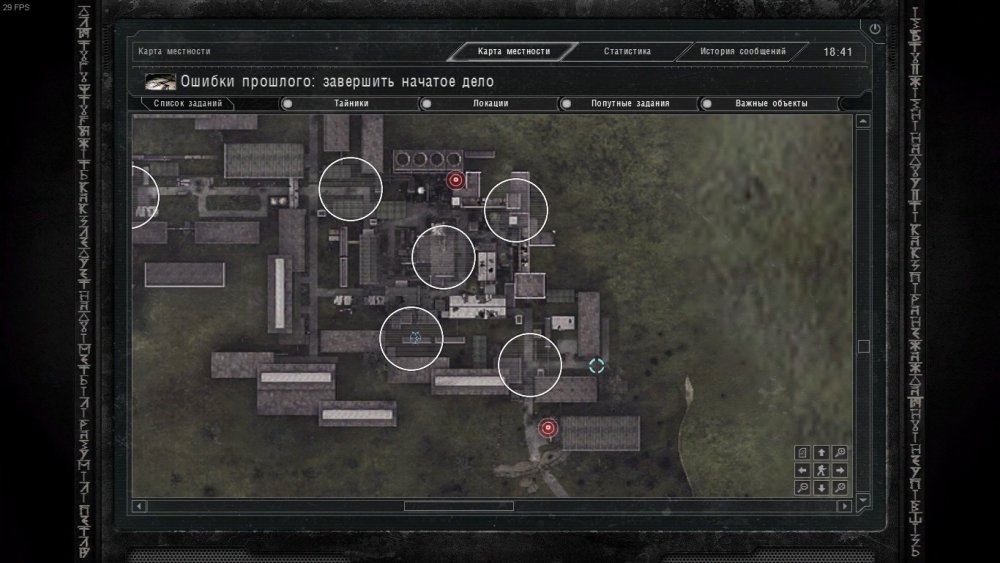Pan the map up with the arrow button
Image resolution: width=1000 pixels, height=563 pixels.
pyautogui.click(x=821, y=452)
